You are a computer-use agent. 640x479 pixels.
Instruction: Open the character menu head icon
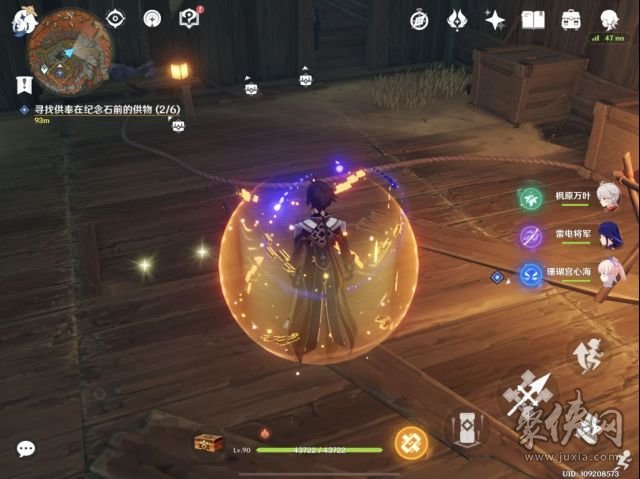pos(608,19)
